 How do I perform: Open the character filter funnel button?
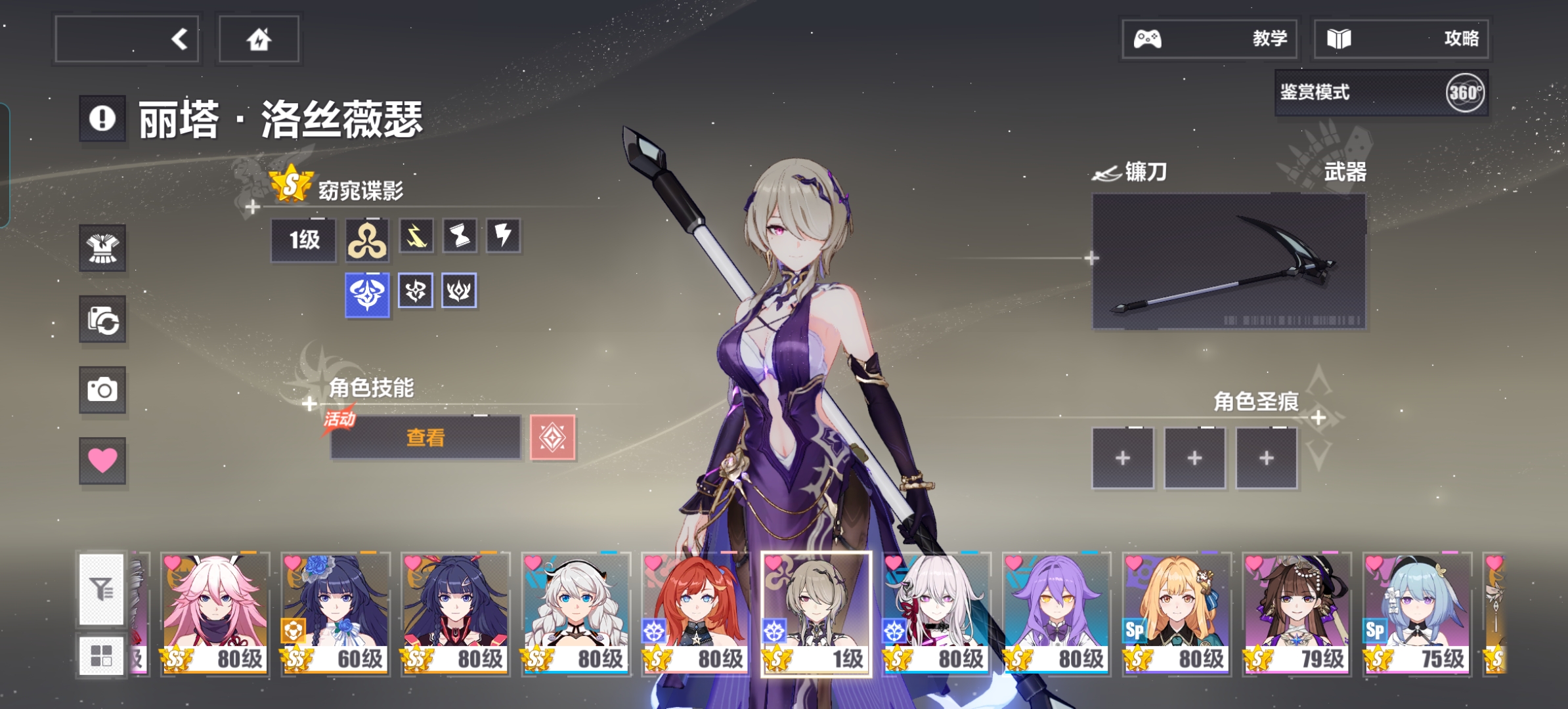pos(102,589)
